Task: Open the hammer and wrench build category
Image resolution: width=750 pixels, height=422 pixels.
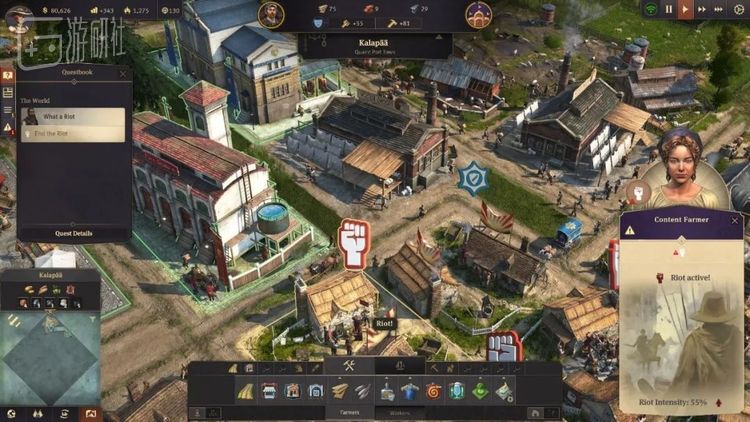Action: [350, 367]
